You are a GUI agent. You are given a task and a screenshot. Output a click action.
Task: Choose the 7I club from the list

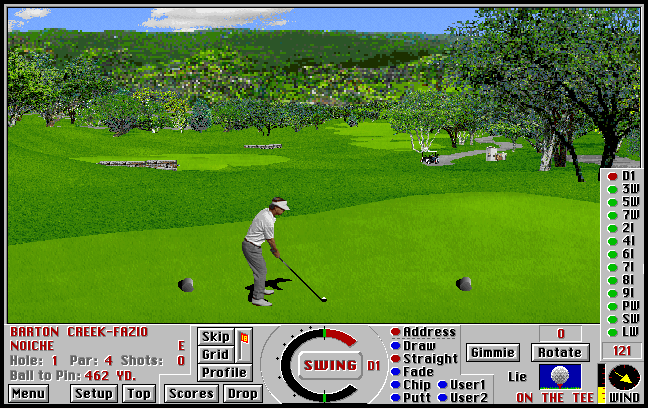pos(630,267)
